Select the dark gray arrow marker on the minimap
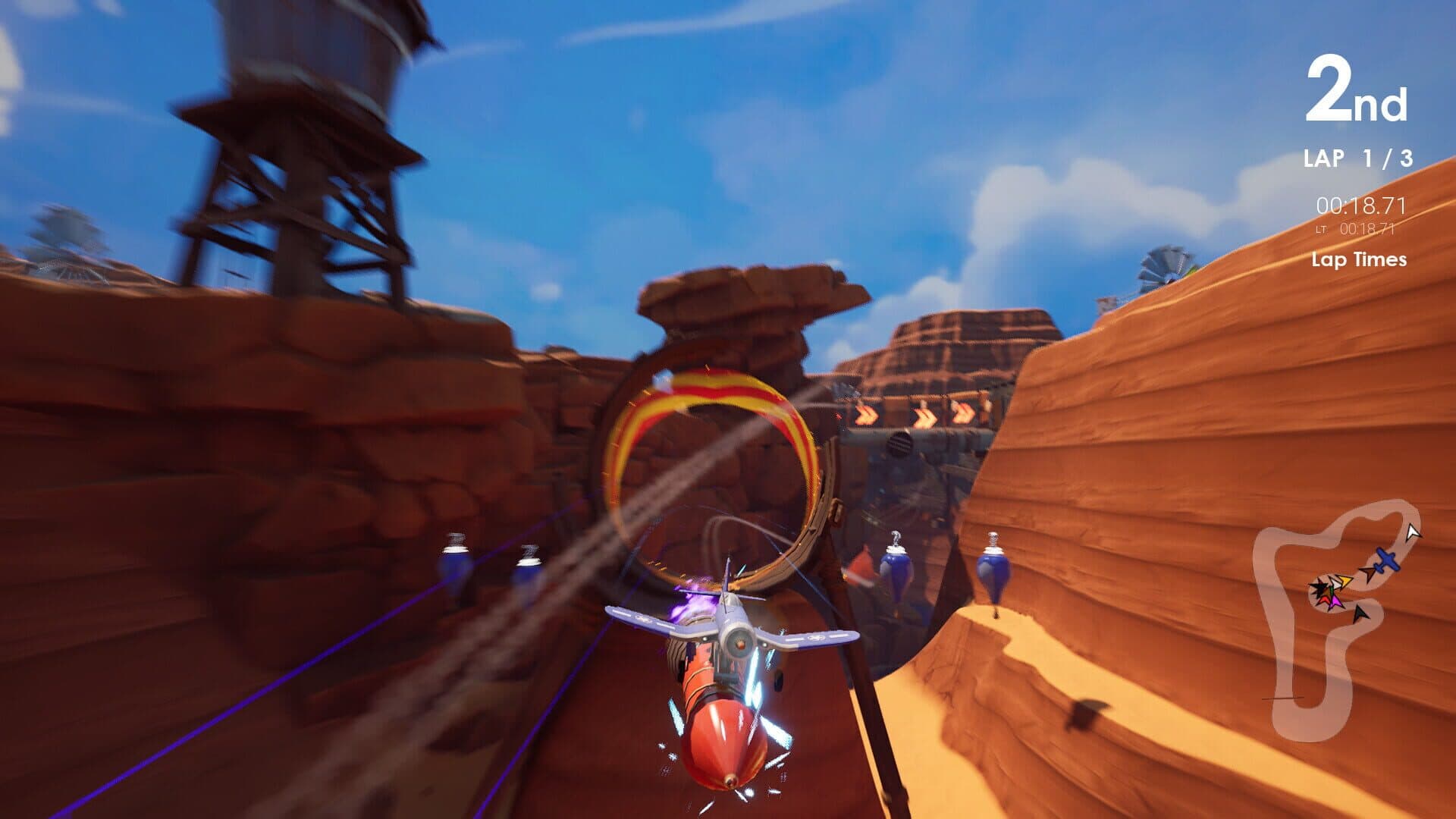 tap(1360, 614)
